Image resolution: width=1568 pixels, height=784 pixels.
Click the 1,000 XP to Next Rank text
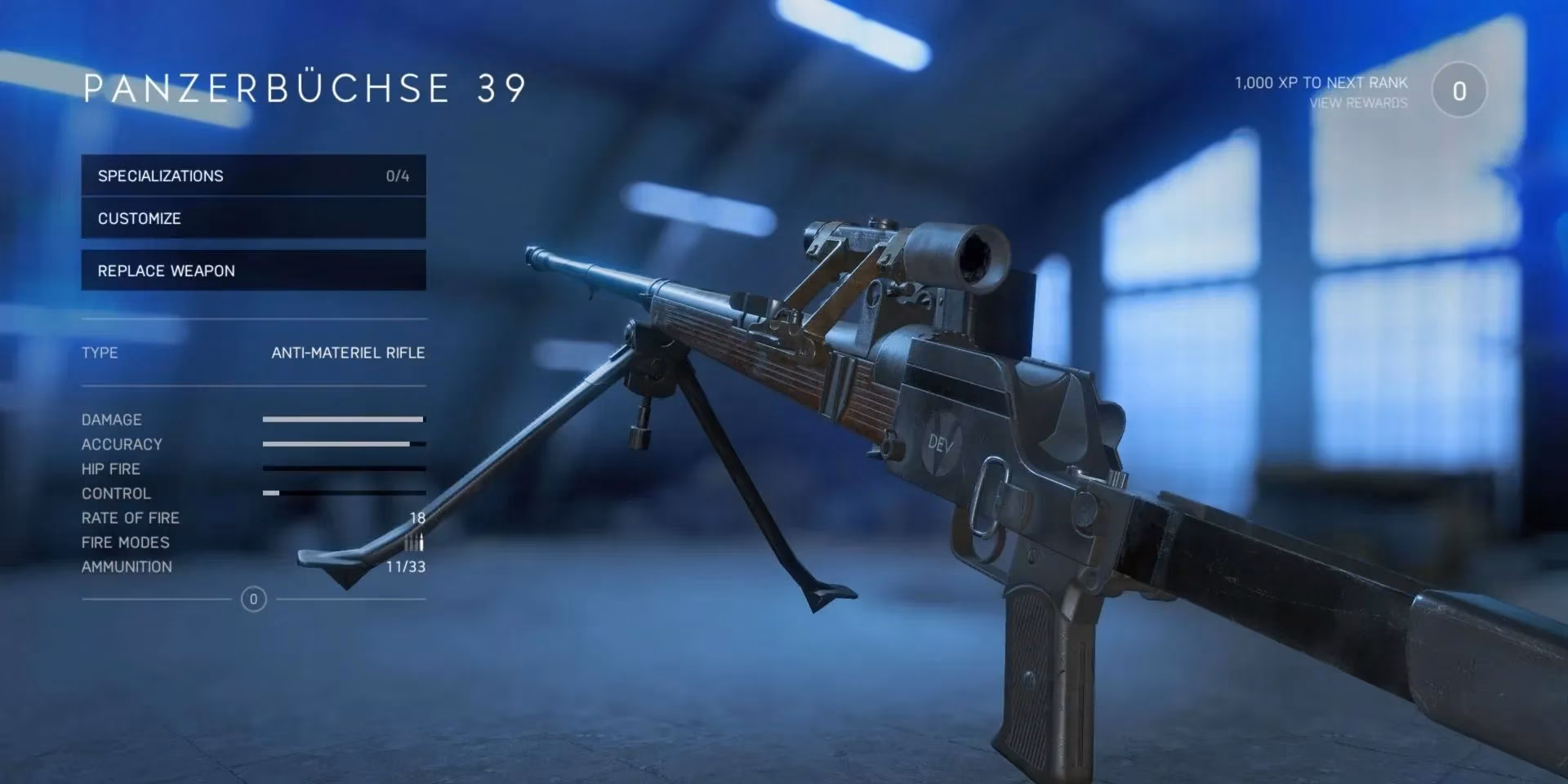tap(1321, 82)
